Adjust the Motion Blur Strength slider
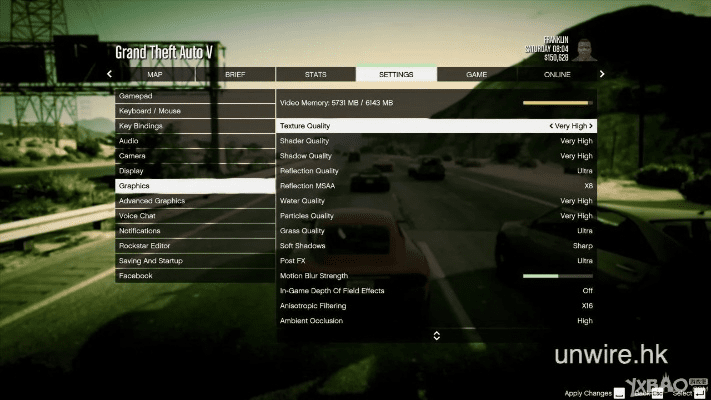 [557, 276]
